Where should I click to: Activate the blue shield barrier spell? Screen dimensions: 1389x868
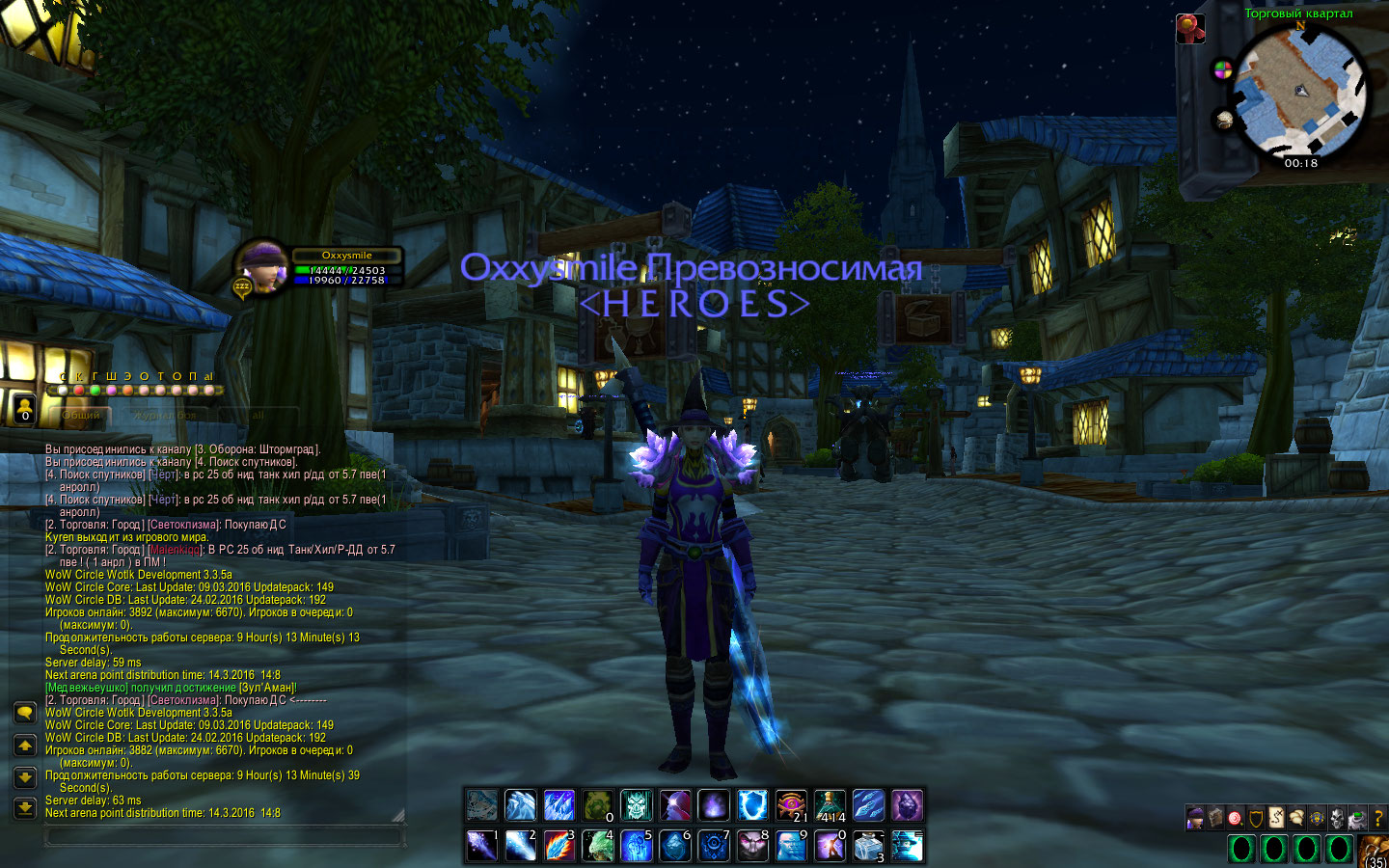point(752,804)
